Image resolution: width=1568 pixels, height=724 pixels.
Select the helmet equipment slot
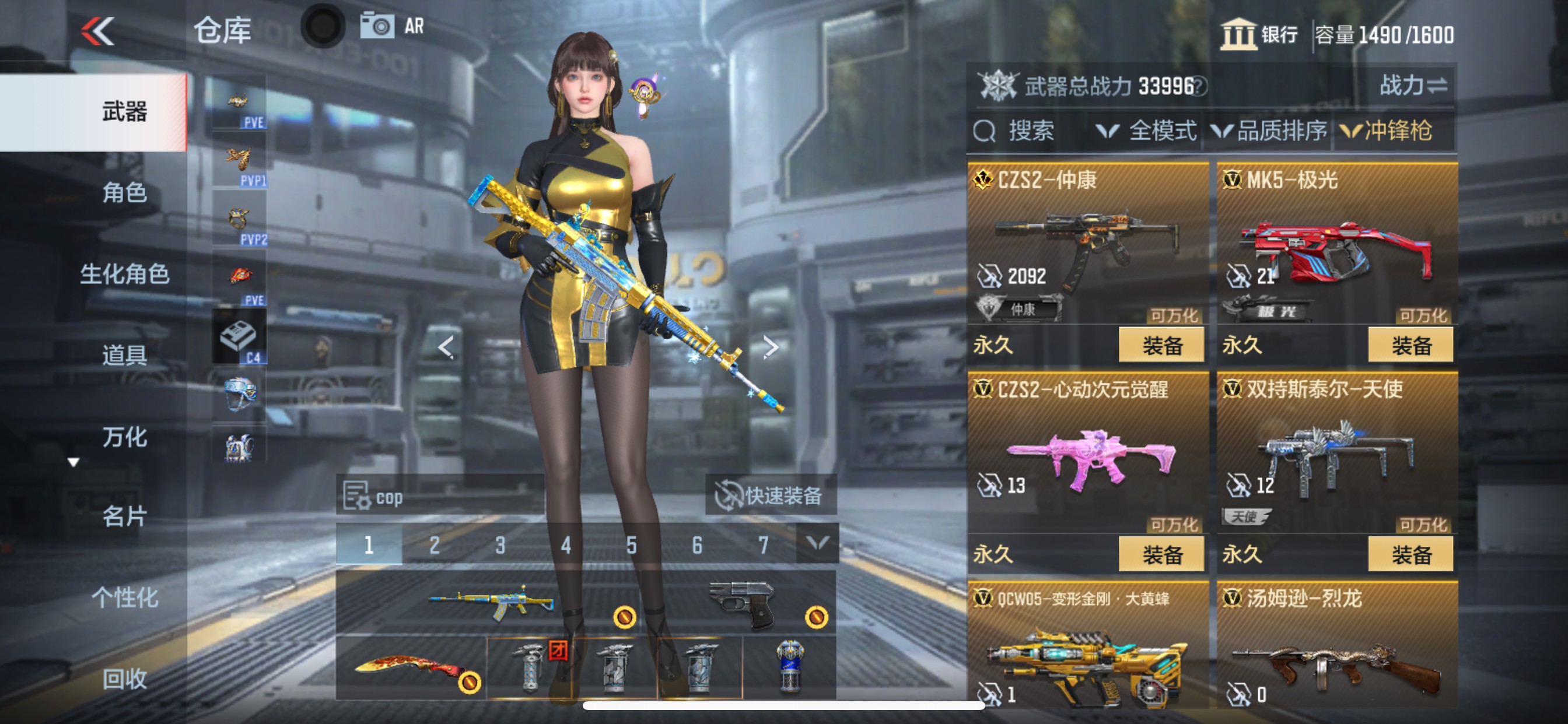[239, 395]
